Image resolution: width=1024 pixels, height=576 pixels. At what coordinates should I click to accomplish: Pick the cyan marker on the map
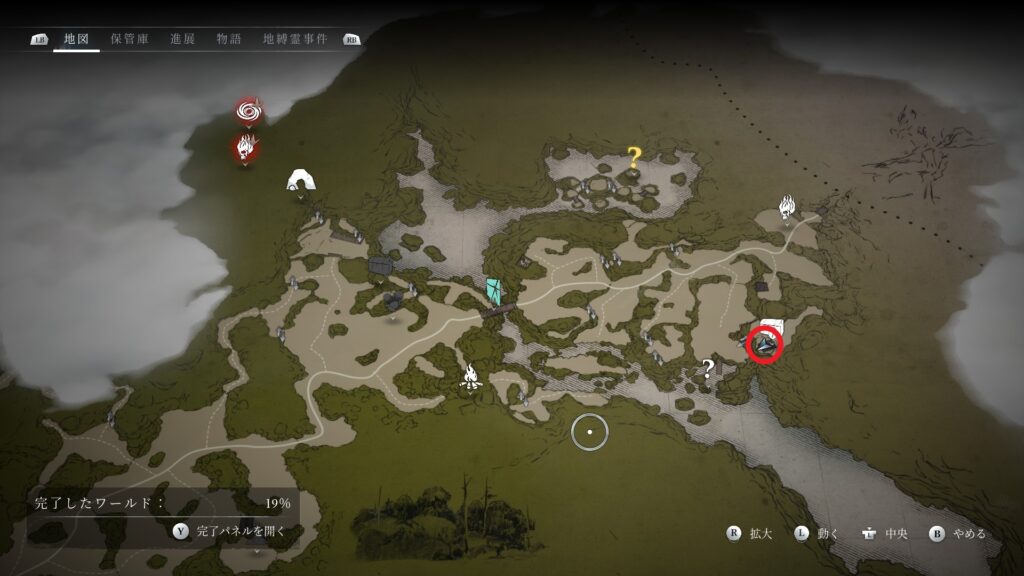click(494, 291)
